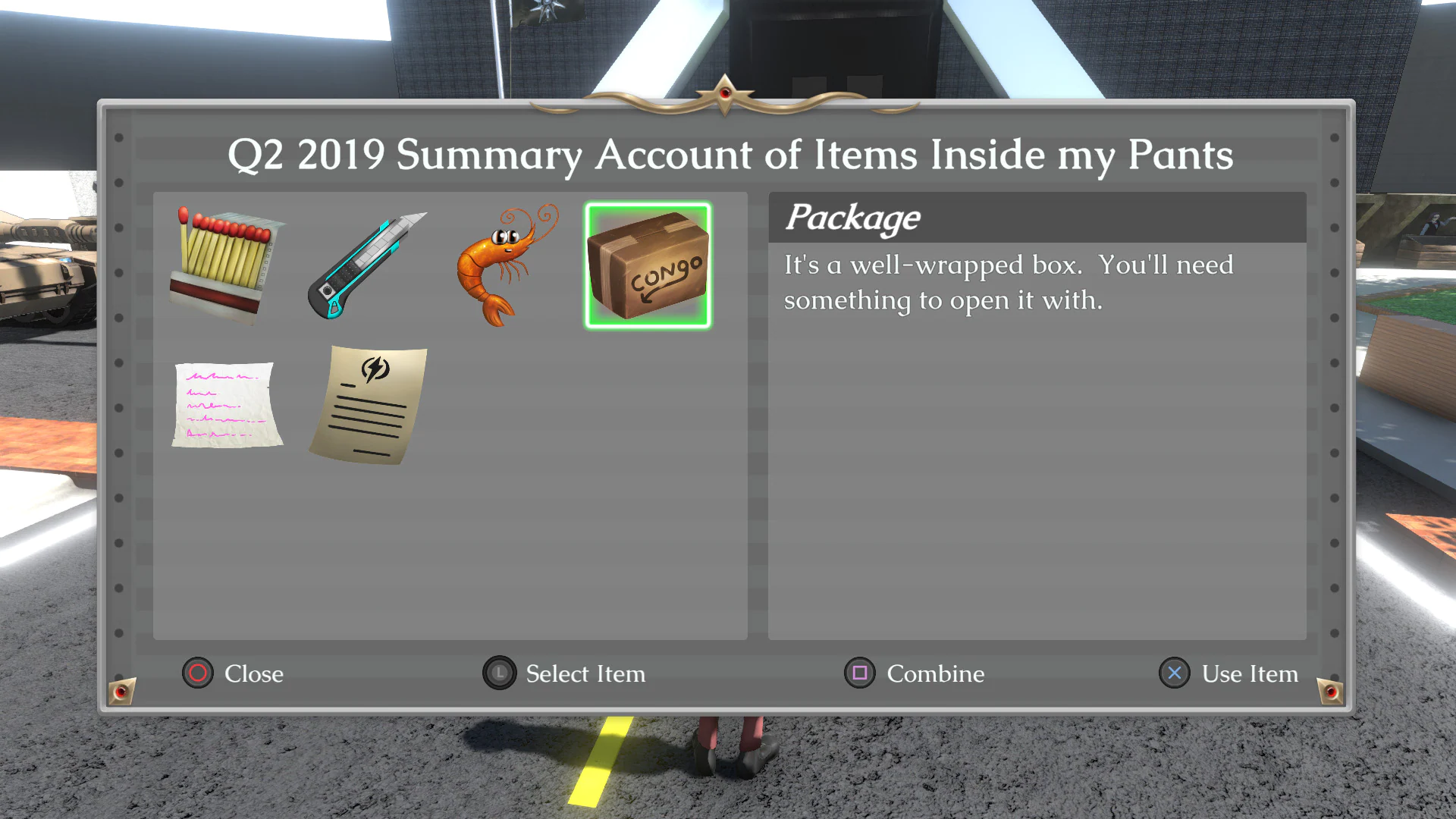1456x819 pixels.
Task: Click the L stick icon next to Select Item
Action: [498, 673]
